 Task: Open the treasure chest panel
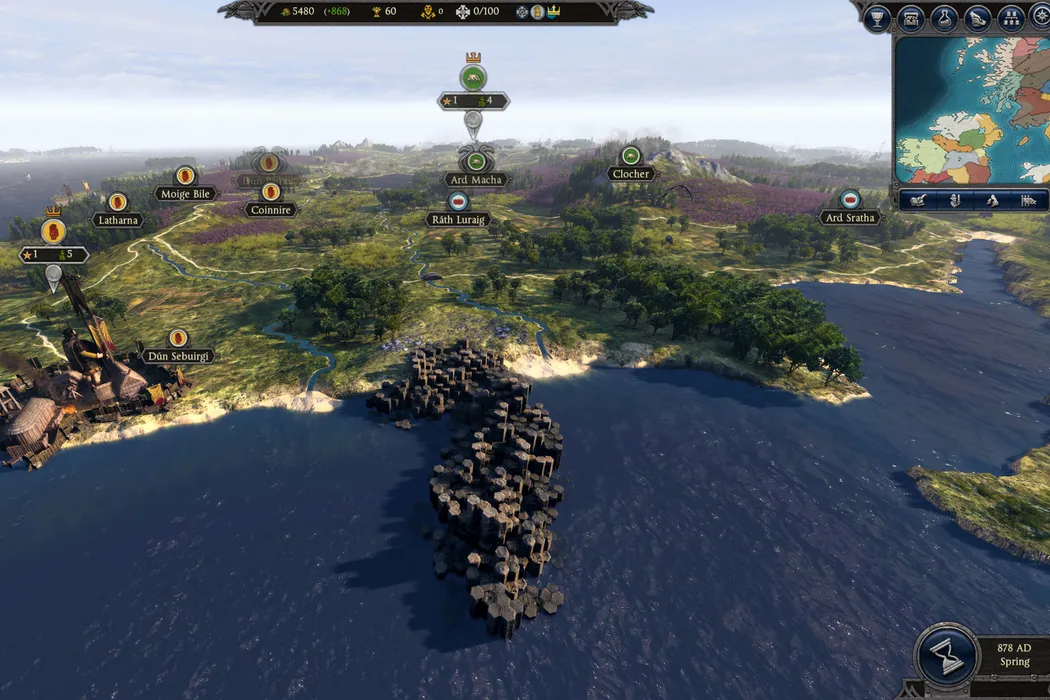(x=910, y=18)
